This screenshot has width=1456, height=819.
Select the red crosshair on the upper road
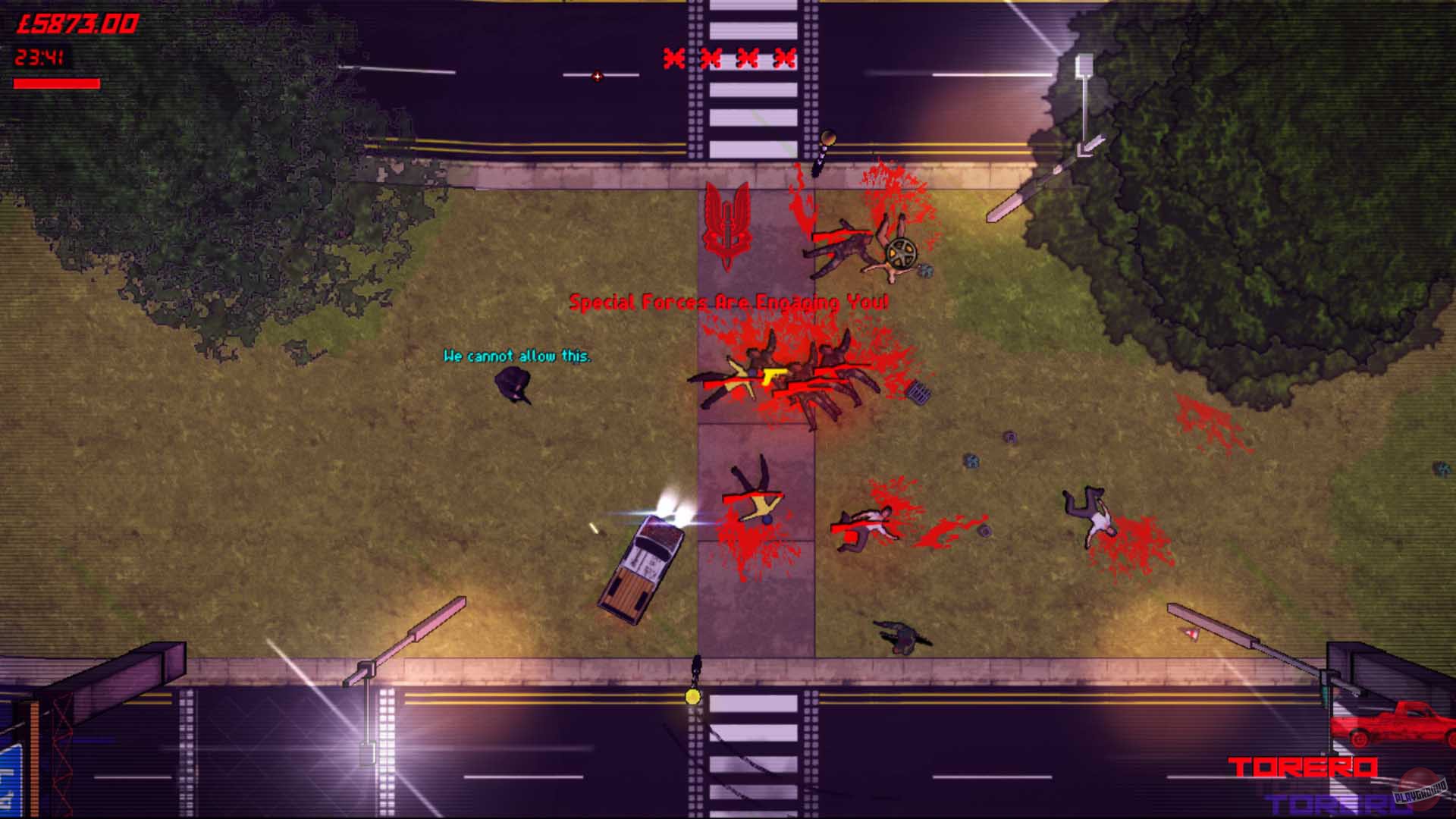[x=598, y=76]
